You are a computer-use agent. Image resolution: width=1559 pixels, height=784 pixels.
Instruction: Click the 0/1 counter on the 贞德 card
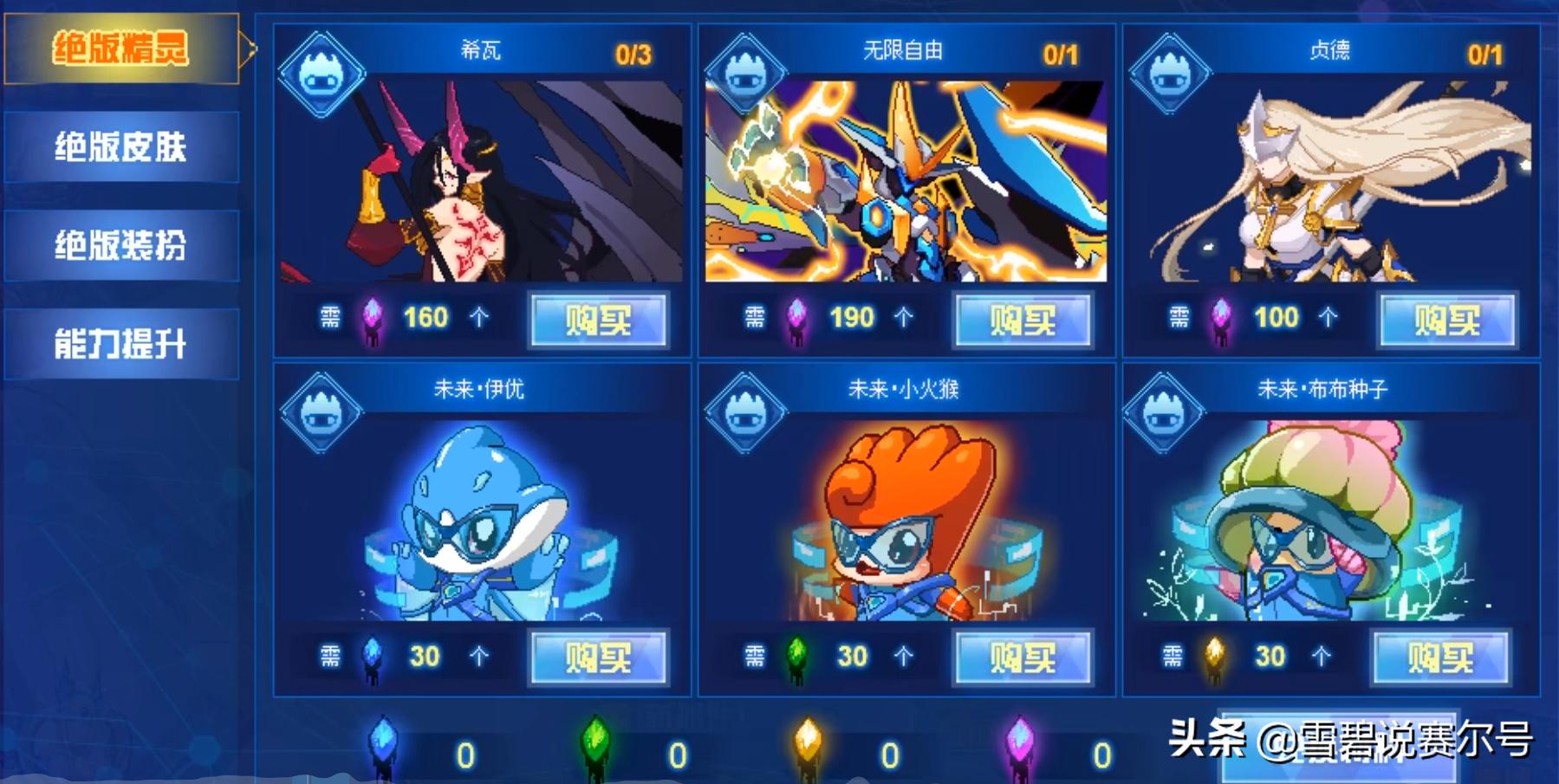click(x=1484, y=52)
